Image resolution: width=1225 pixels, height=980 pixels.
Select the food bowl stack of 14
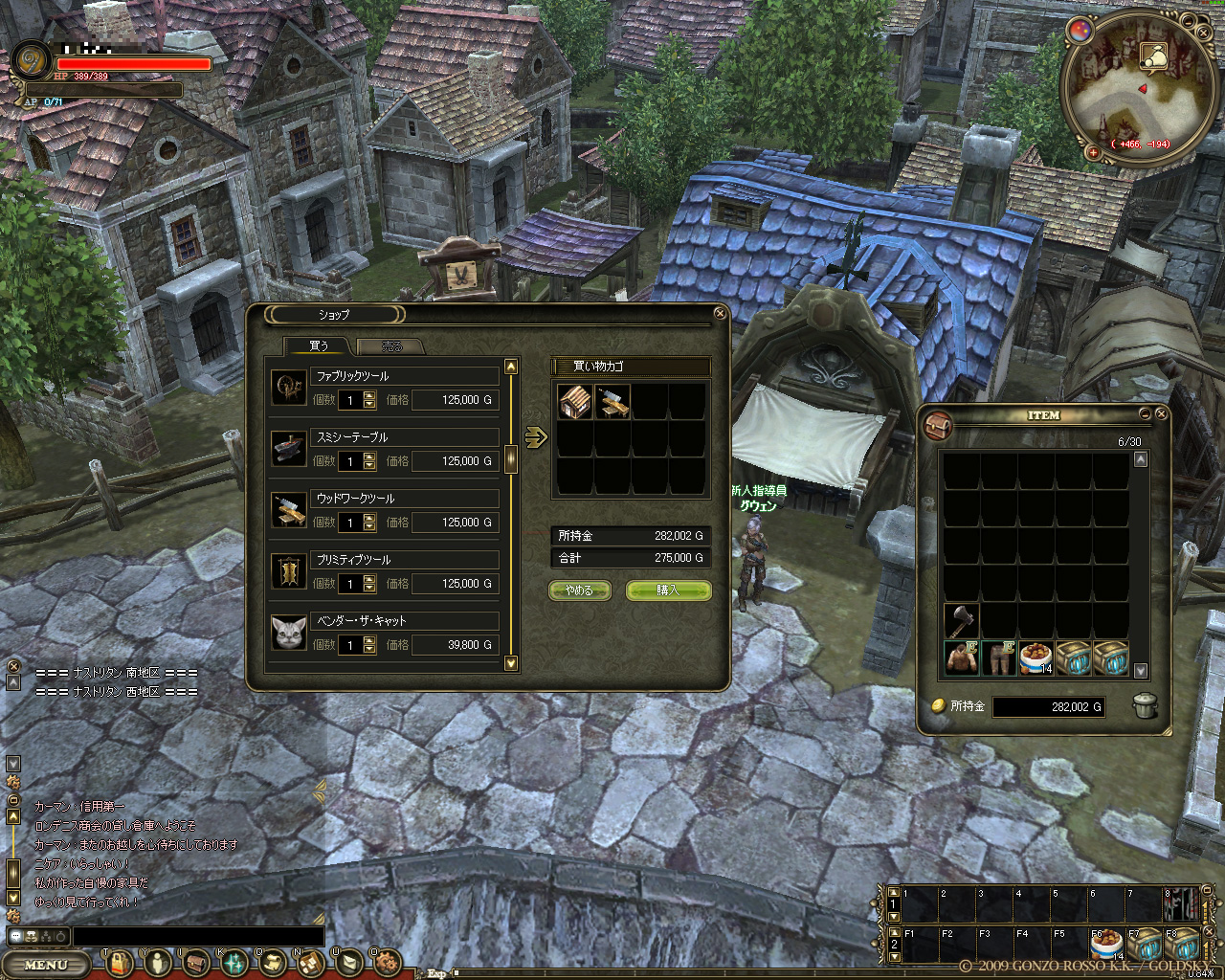click(1036, 658)
